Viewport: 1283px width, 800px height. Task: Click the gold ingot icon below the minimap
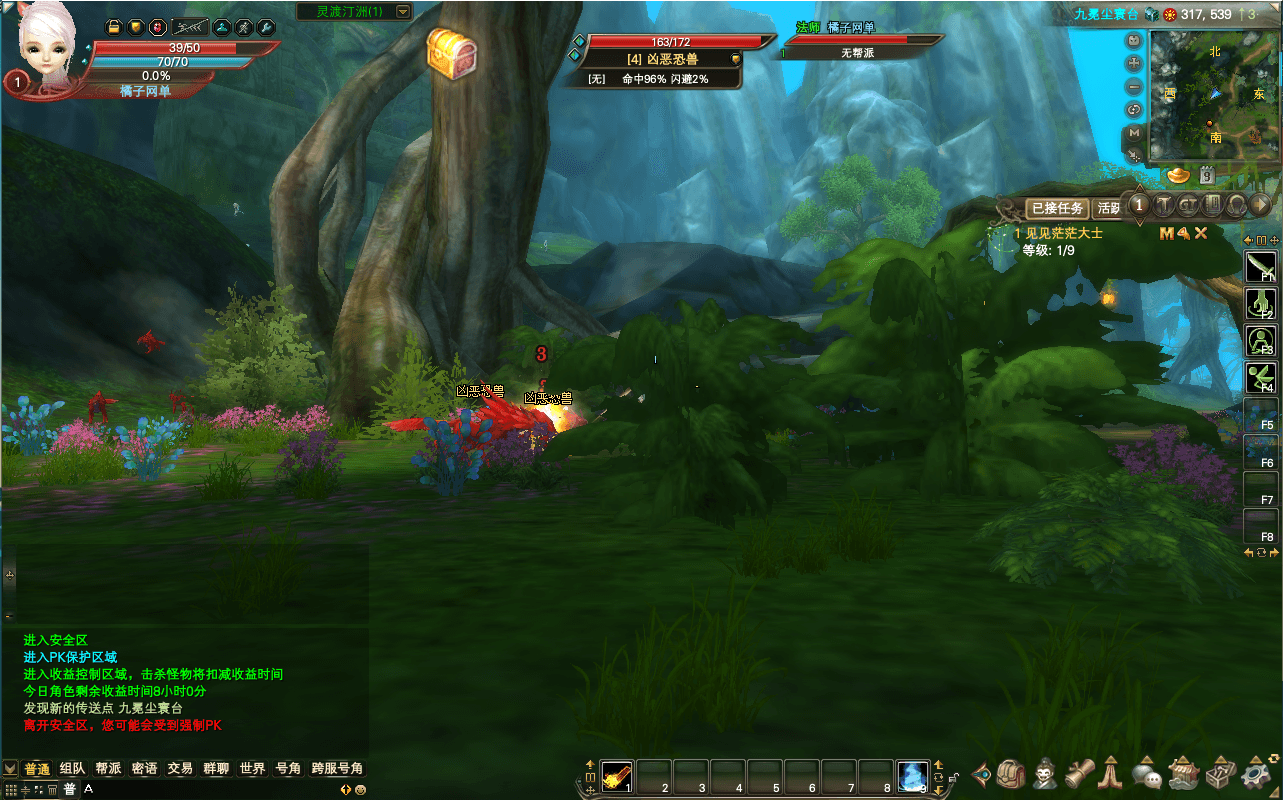[1180, 175]
